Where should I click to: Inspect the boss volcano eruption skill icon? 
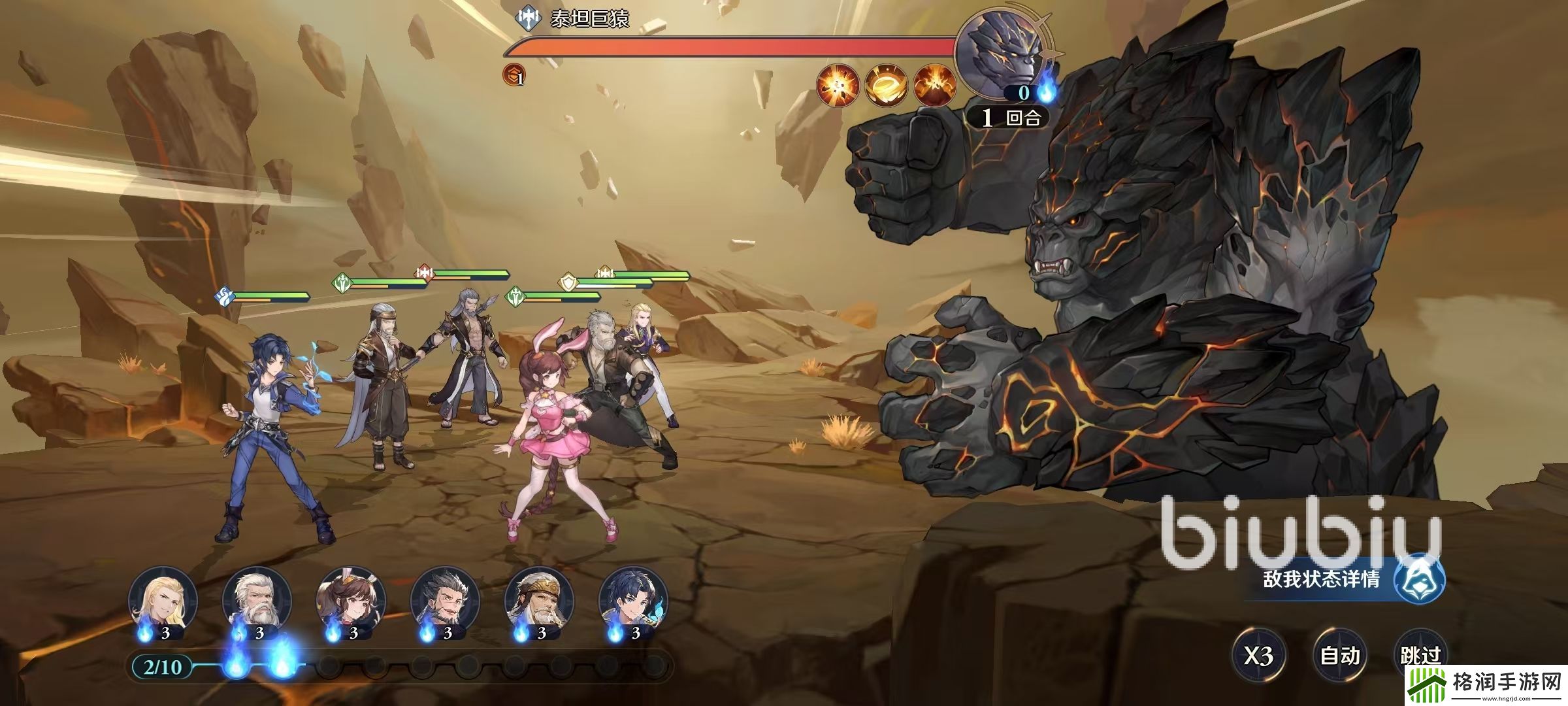(934, 86)
